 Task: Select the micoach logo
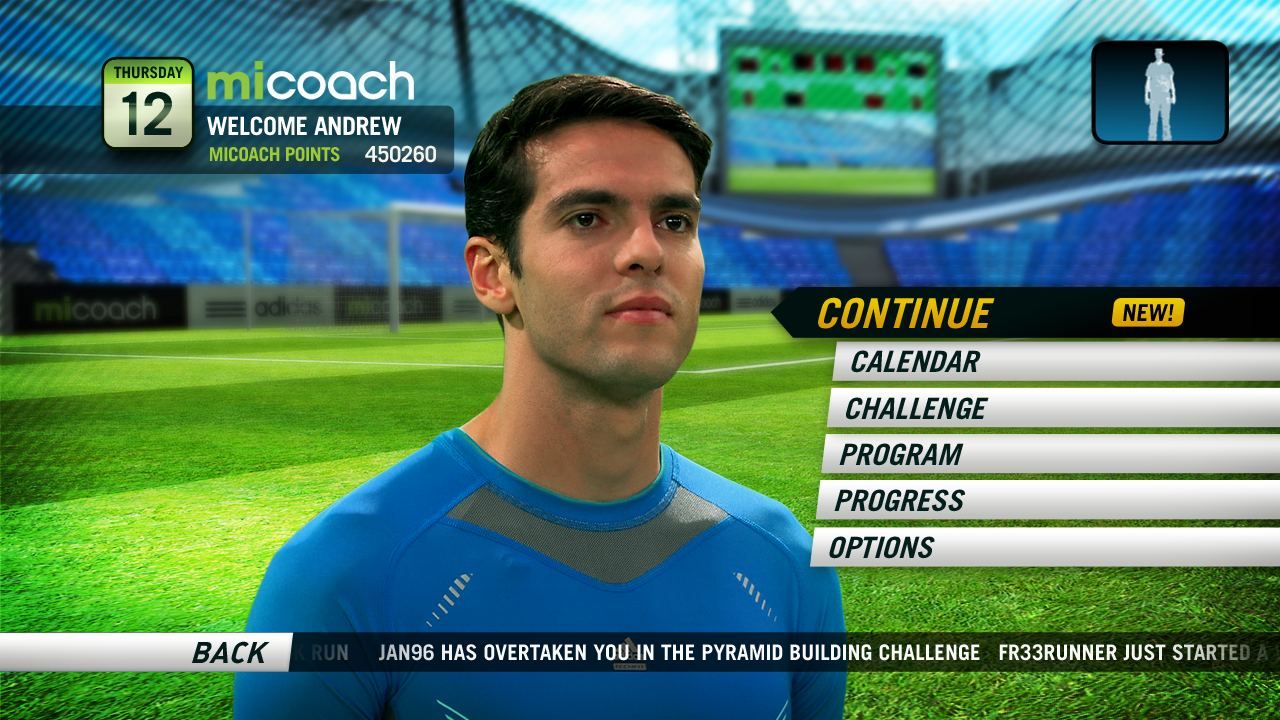click(310, 83)
